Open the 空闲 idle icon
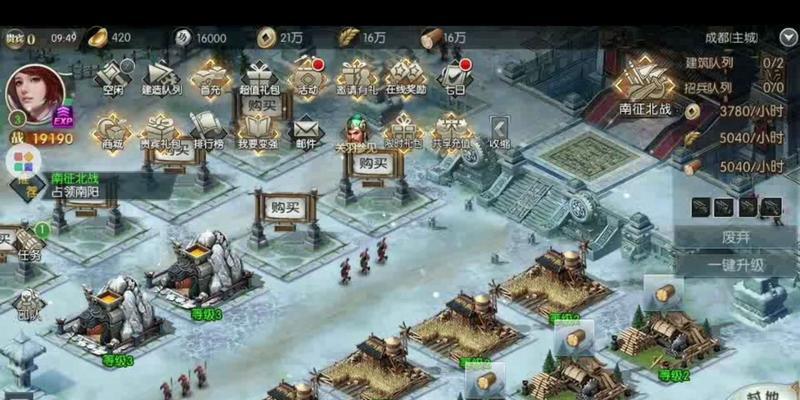800x400 pixels. point(112,74)
